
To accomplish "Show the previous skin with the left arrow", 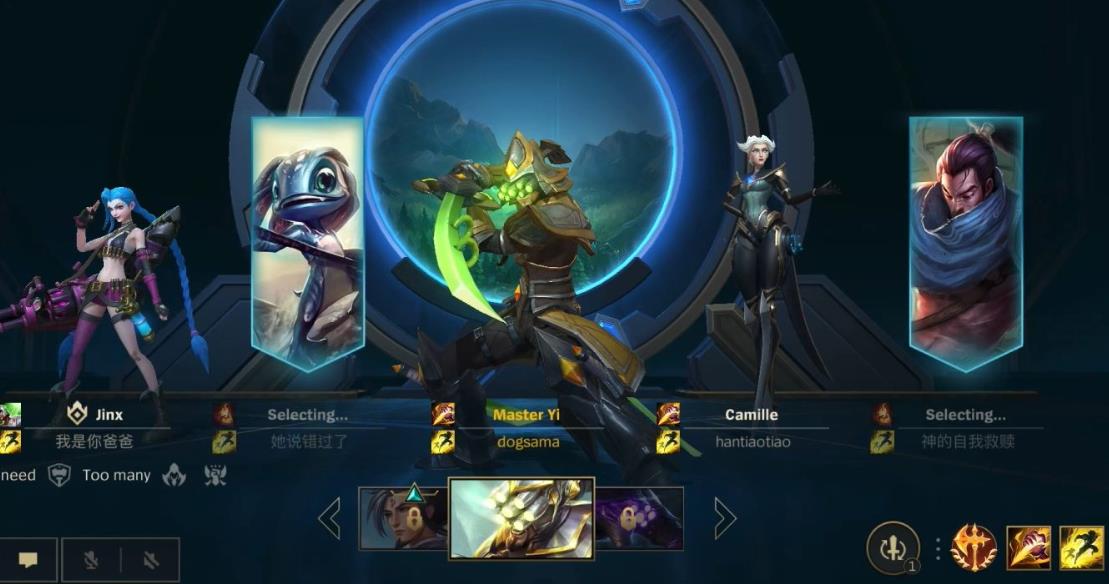I will point(329,518).
